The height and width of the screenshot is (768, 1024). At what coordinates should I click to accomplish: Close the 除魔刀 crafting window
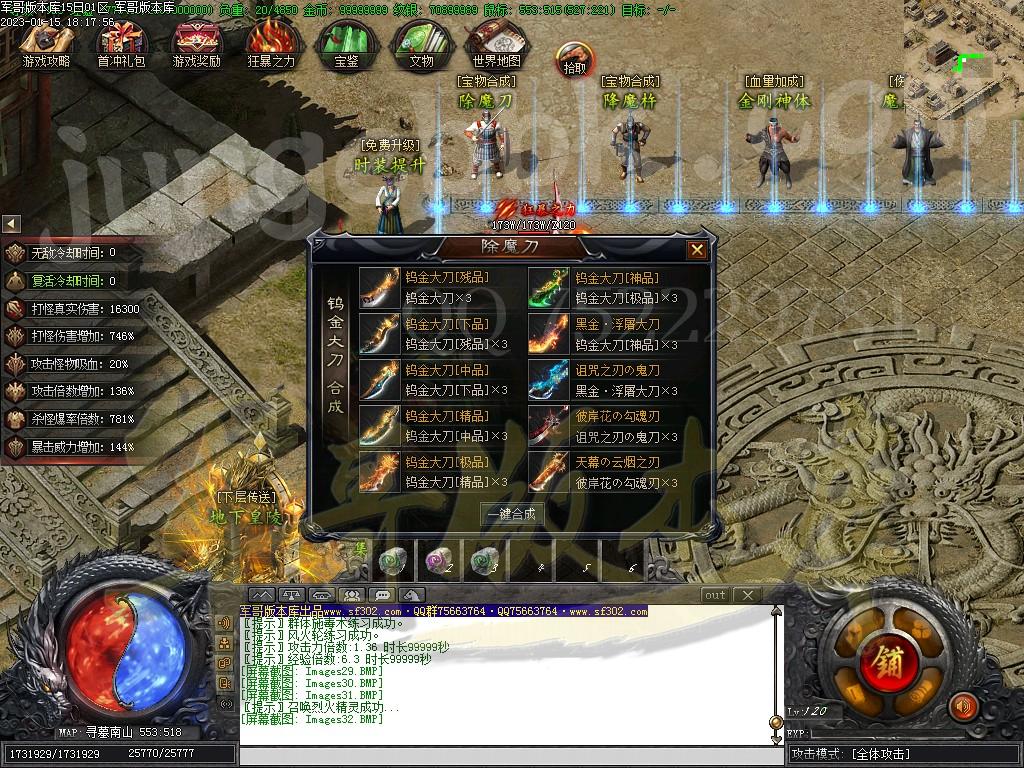pyautogui.click(x=697, y=249)
